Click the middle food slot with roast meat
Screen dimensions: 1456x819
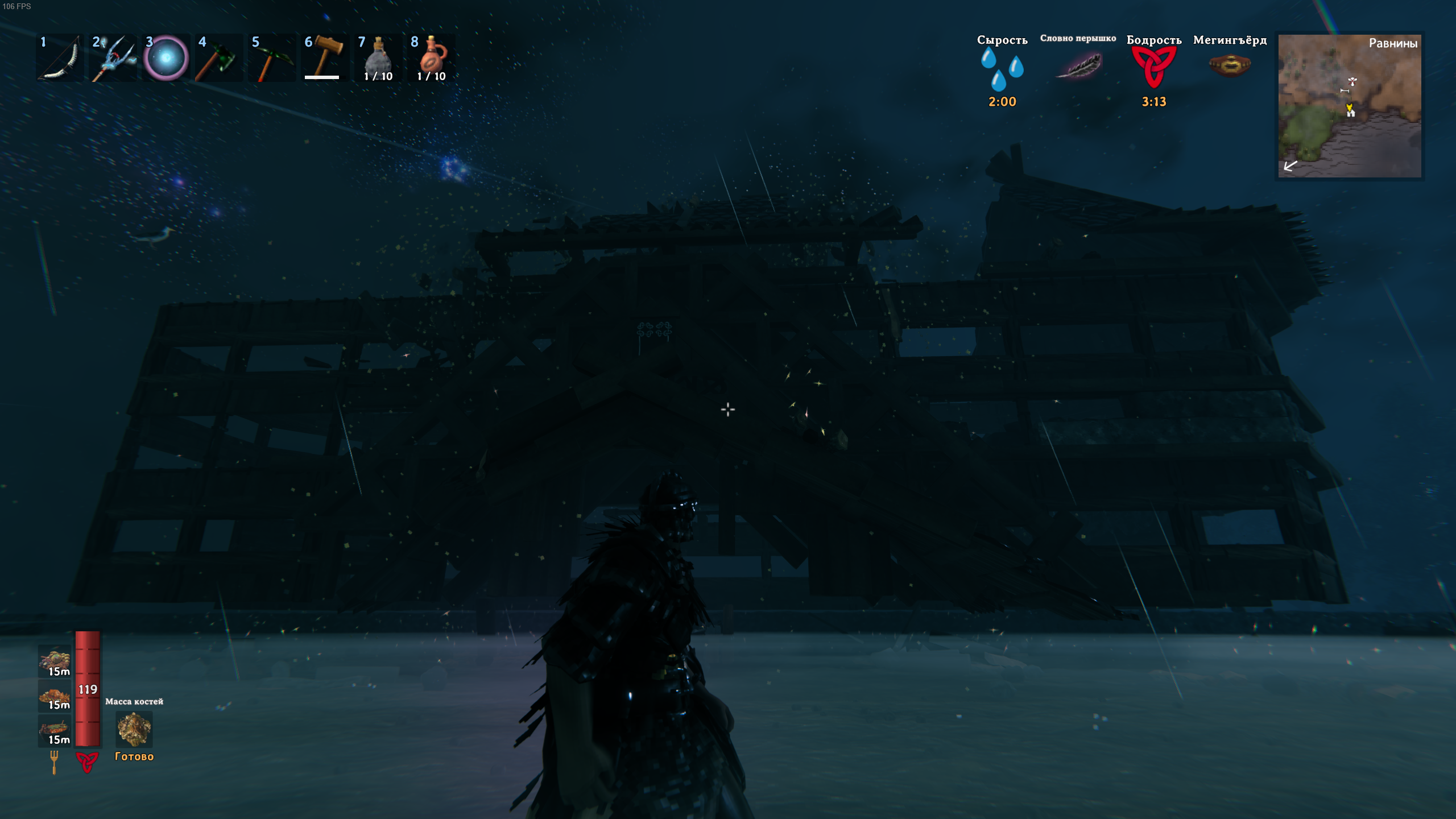55,696
